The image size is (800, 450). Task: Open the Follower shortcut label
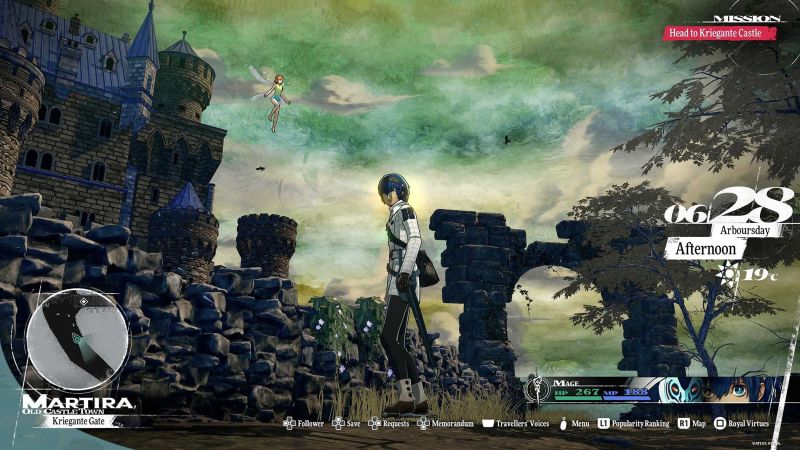[x=304, y=424]
